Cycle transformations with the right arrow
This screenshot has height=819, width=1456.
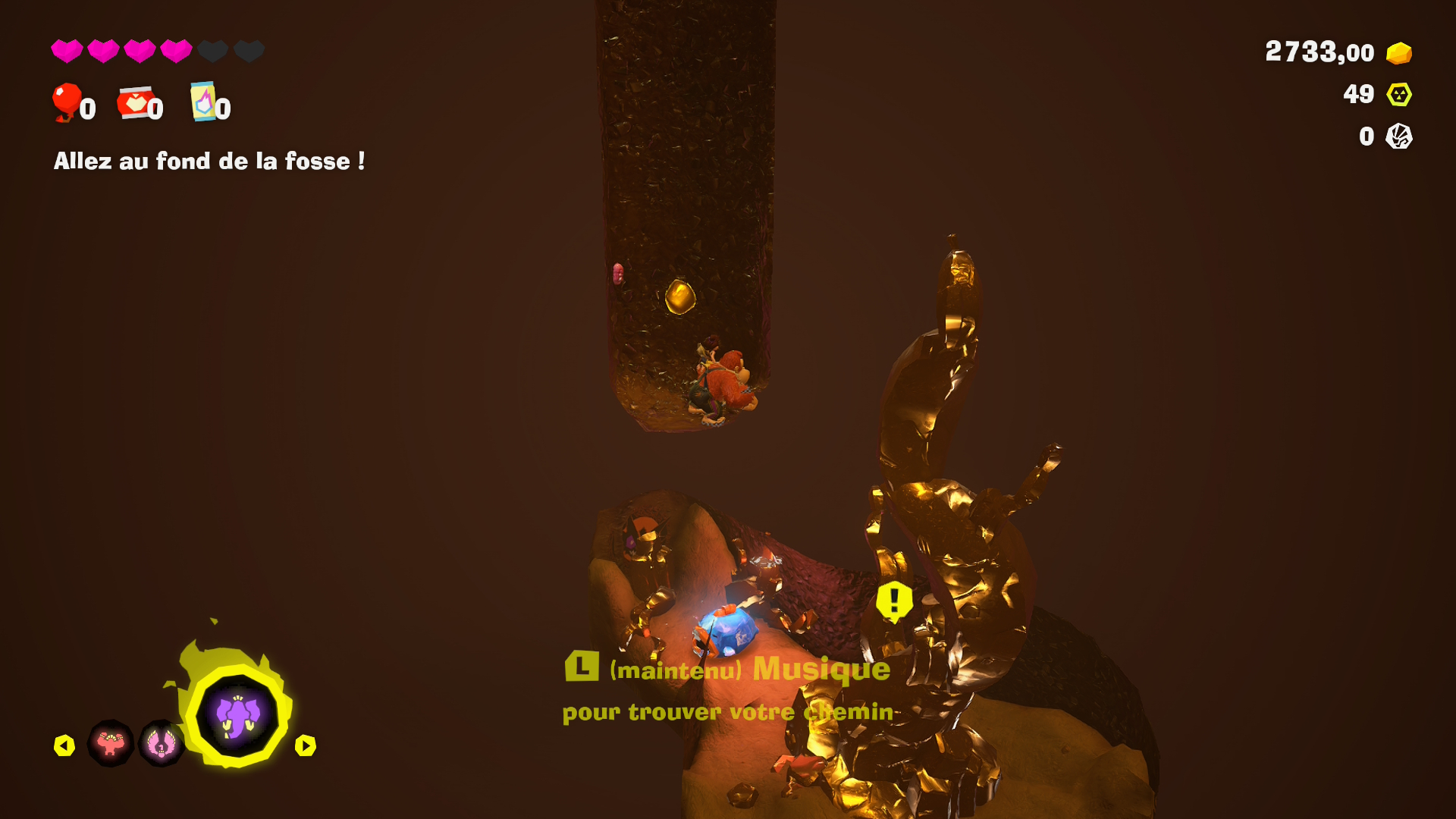tap(305, 746)
